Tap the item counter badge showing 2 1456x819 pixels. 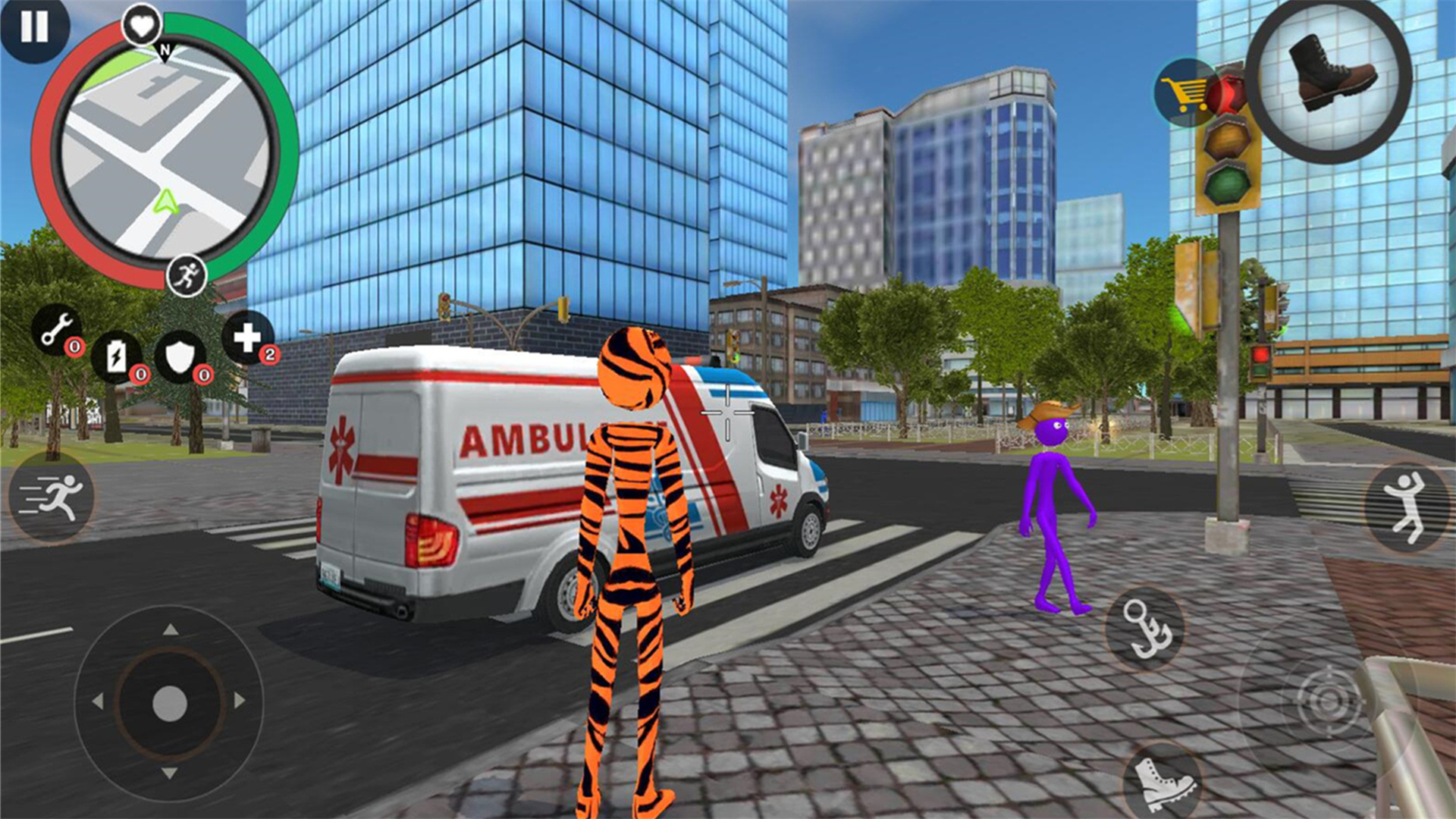[271, 353]
